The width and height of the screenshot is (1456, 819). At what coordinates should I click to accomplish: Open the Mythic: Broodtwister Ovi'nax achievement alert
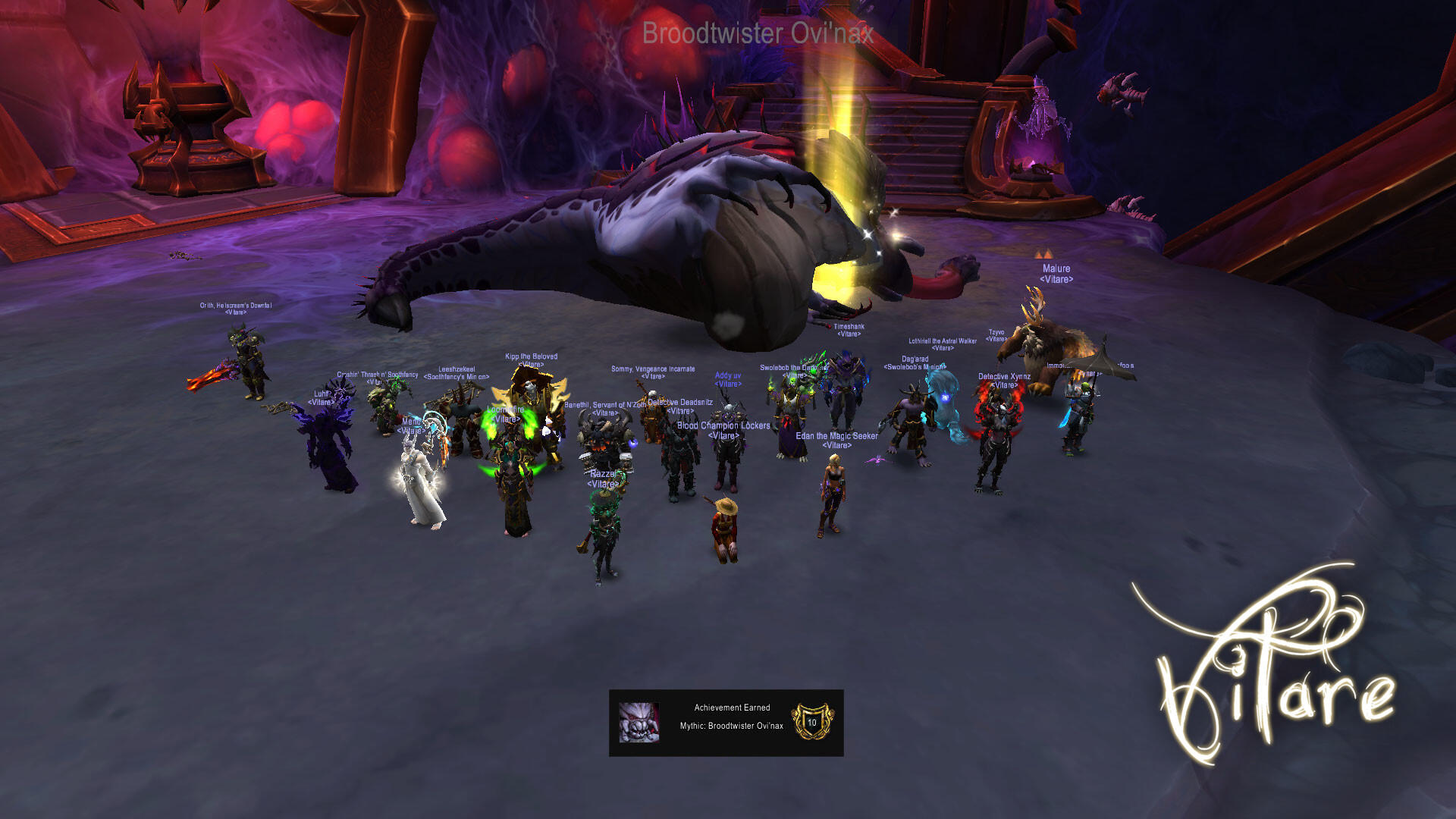coord(726,723)
